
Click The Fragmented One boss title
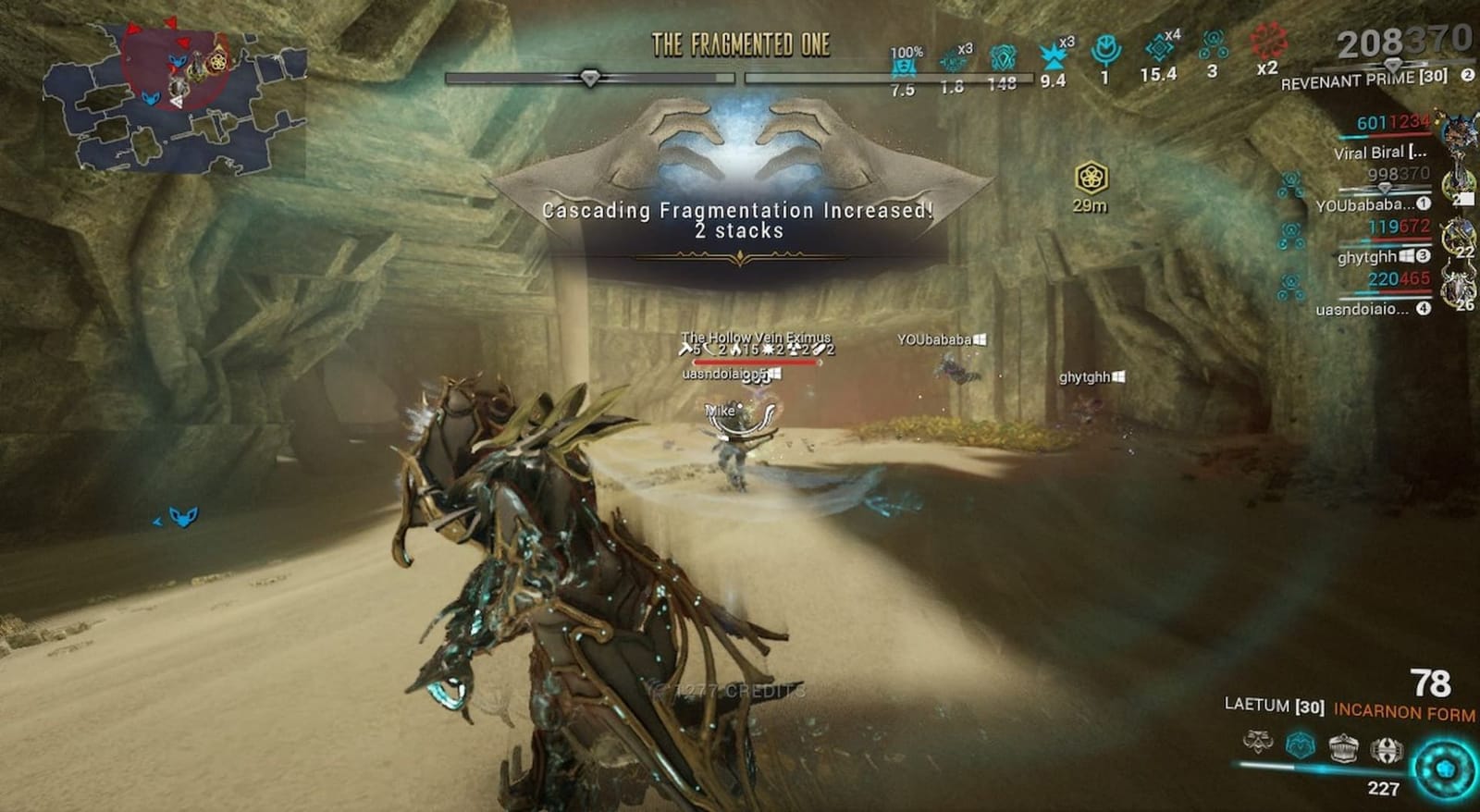740,41
